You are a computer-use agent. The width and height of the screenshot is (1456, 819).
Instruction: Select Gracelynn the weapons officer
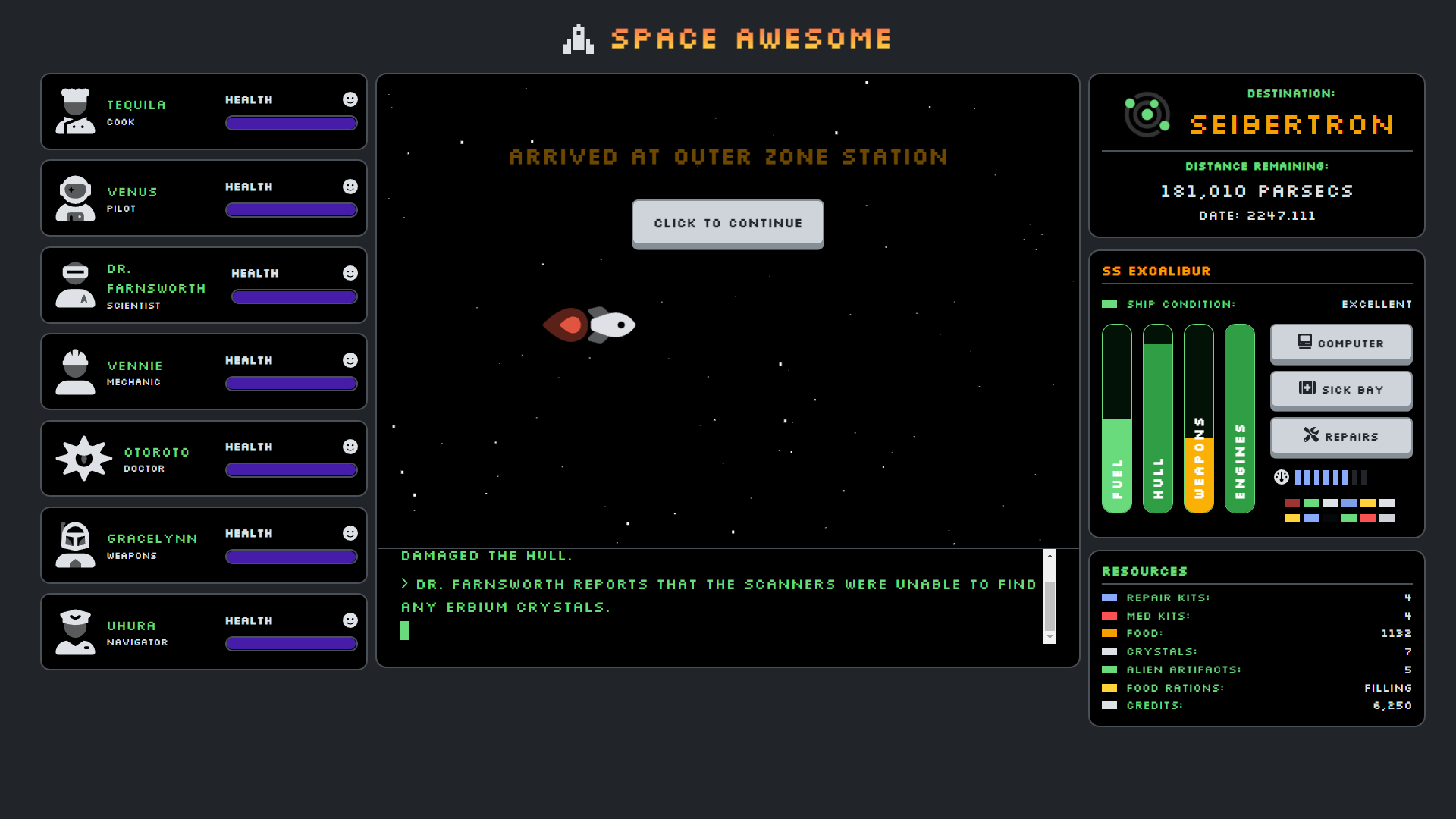[x=203, y=545]
